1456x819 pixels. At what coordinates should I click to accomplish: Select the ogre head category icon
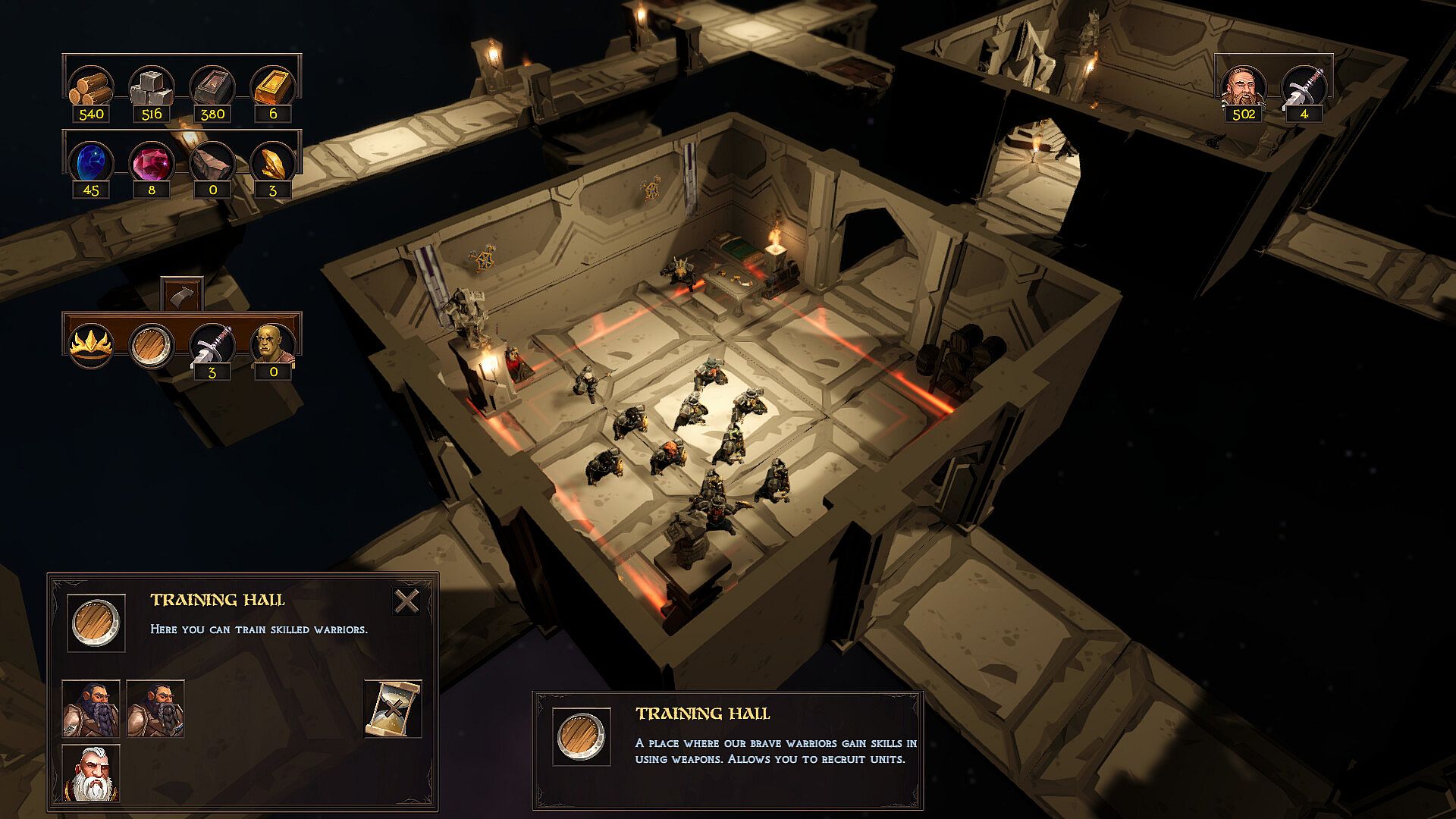coord(273,345)
